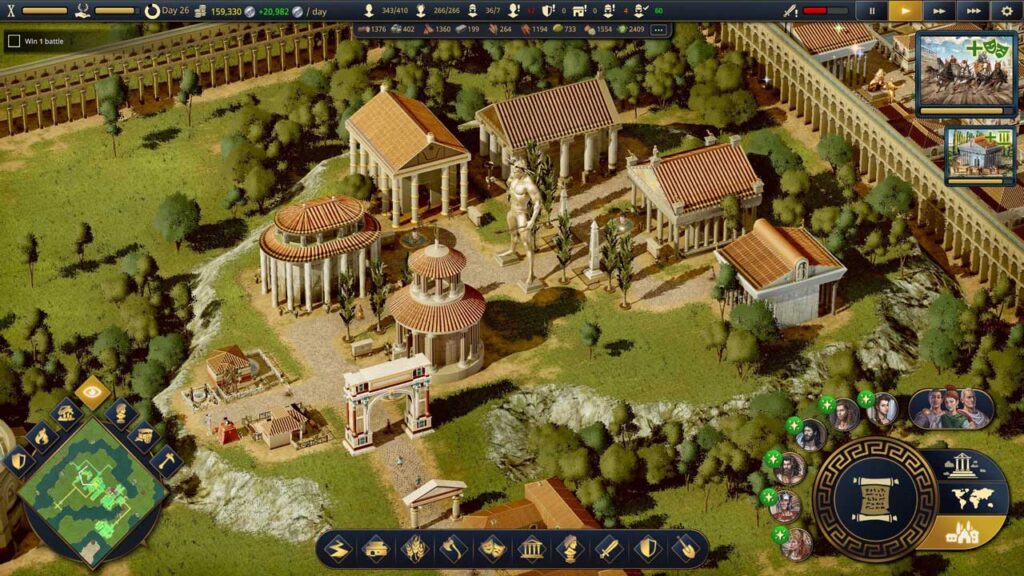
Task: Open the columned temple build category
Action: pyautogui.click(x=531, y=548)
